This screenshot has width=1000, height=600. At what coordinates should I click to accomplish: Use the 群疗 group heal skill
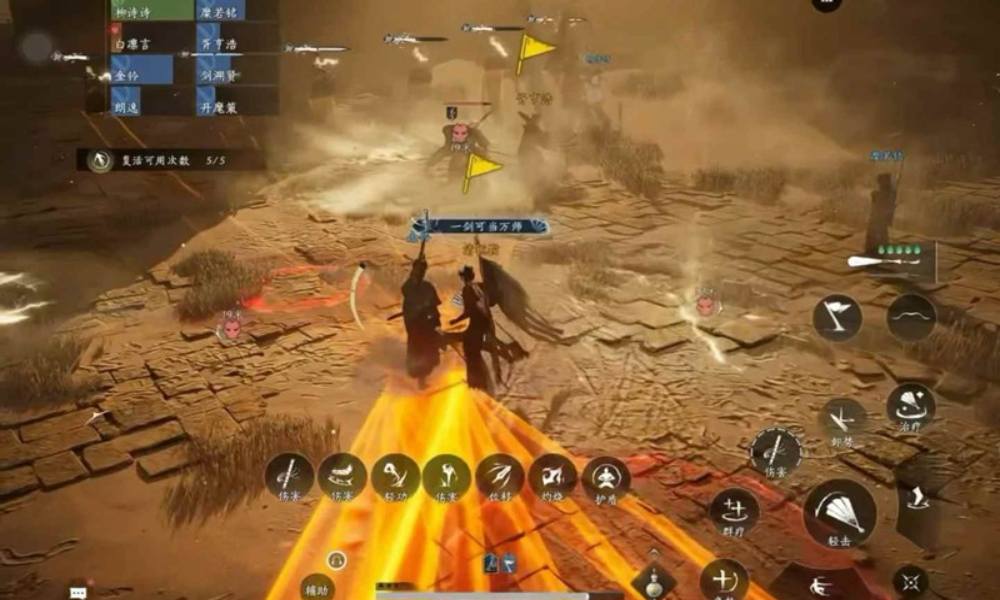(x=734, y=510)
